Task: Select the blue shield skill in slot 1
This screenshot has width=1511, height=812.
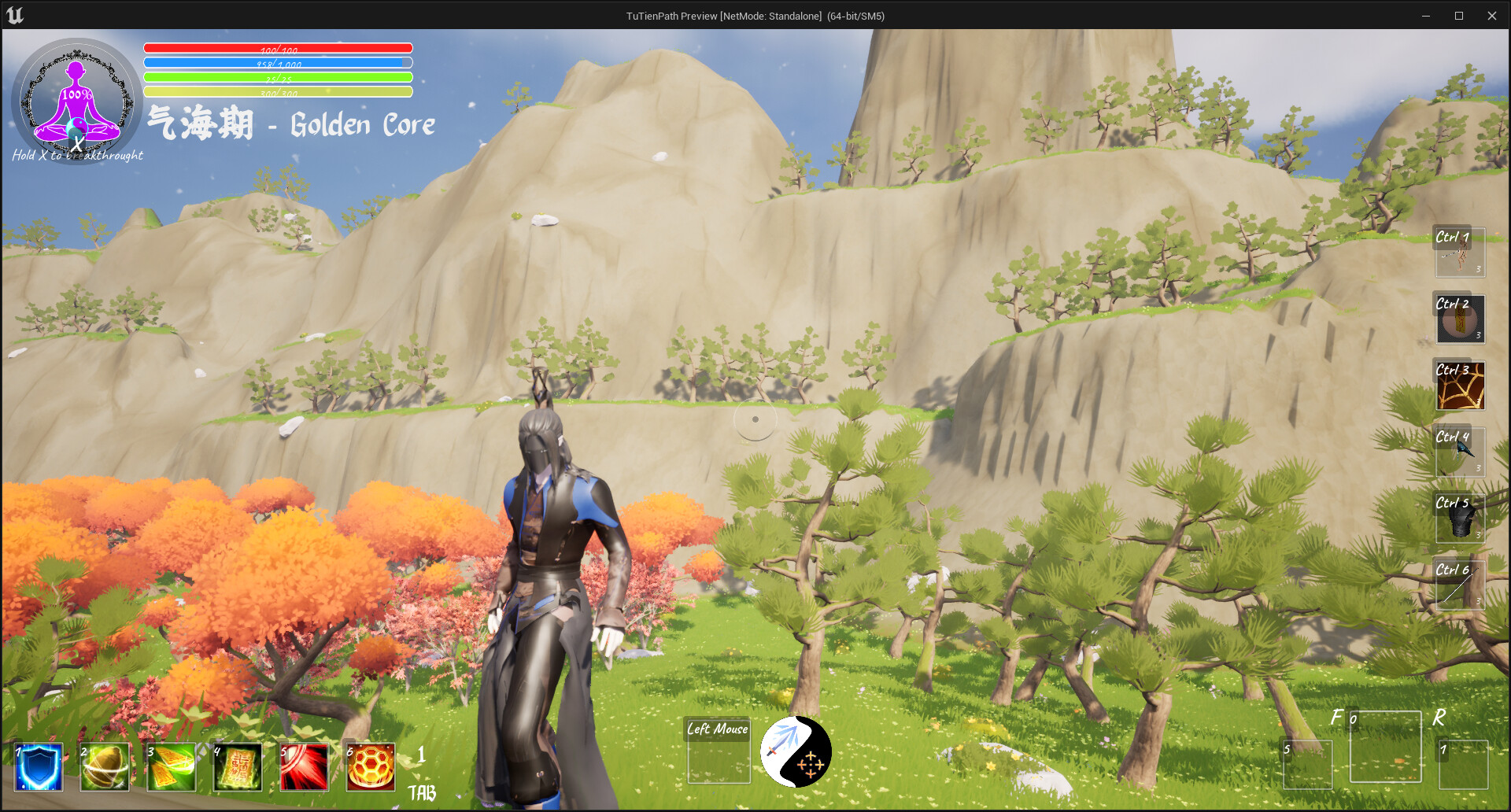Action: (x=38, y=766)
